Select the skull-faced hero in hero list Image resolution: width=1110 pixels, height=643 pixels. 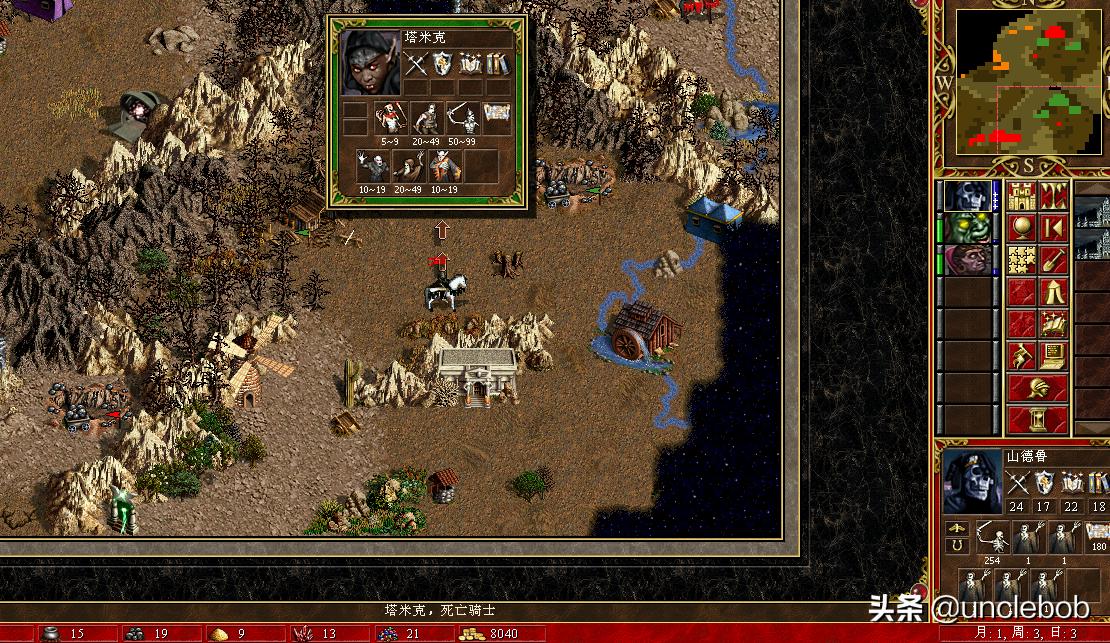968,196
